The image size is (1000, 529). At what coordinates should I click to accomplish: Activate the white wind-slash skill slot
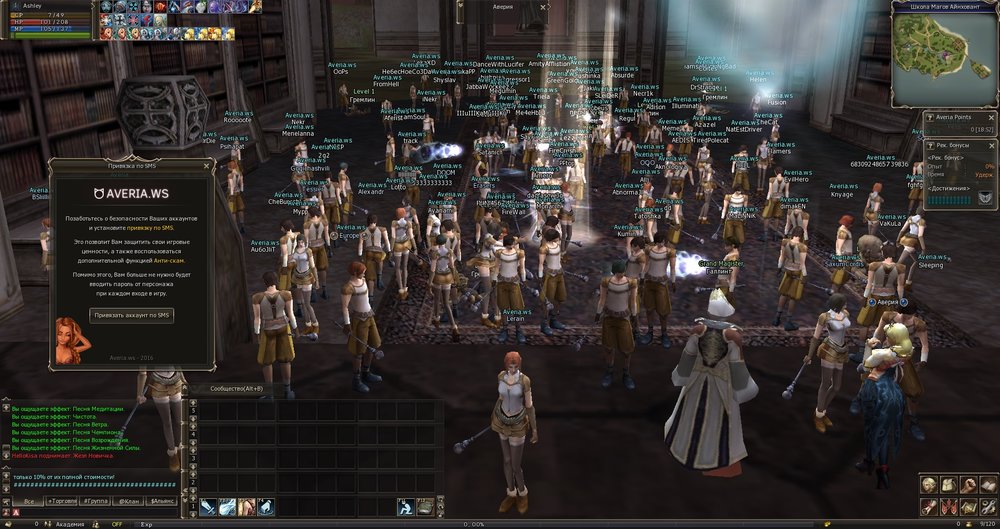tap(228, 507)
